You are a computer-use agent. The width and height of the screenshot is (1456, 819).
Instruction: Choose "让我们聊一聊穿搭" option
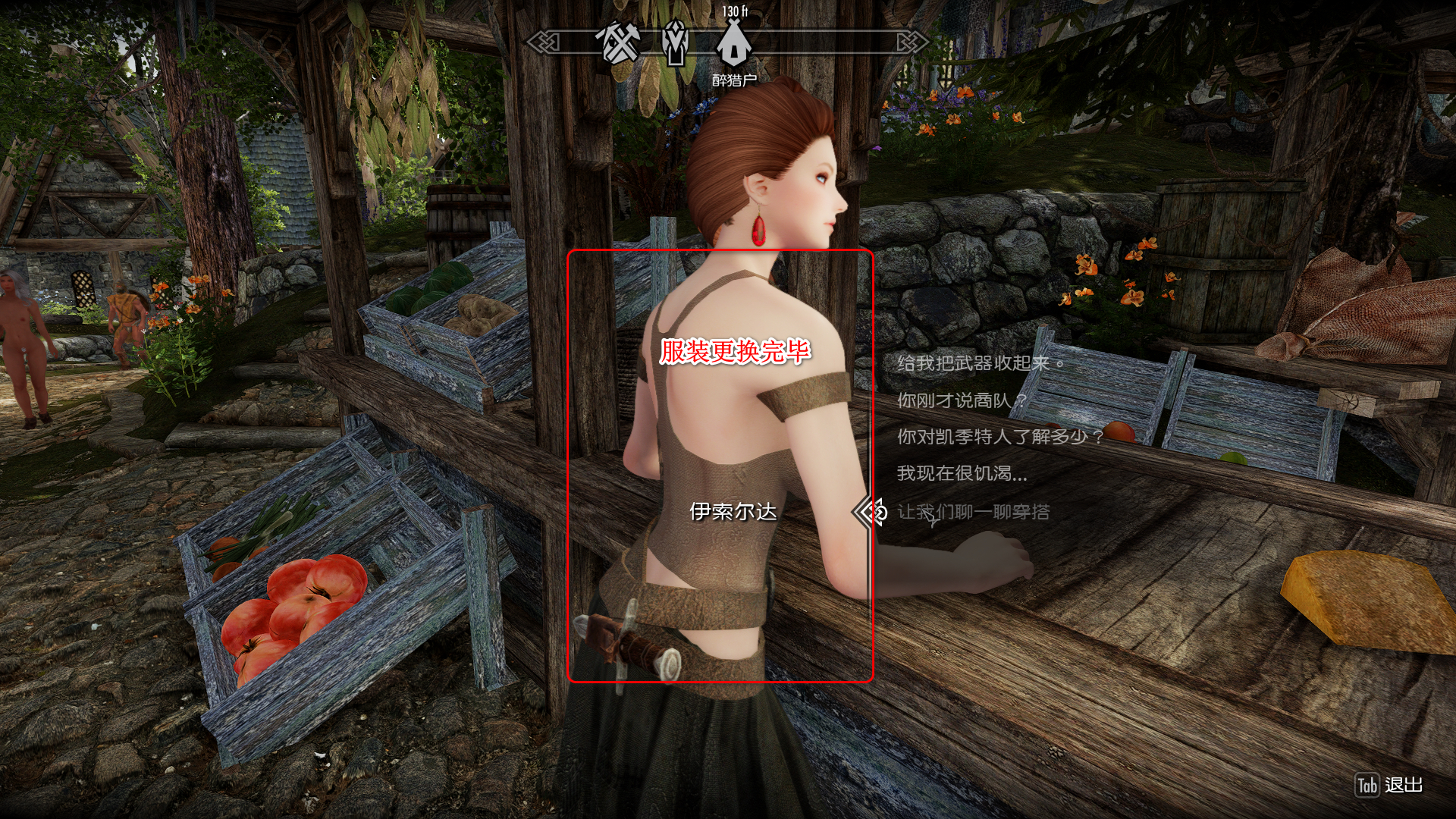tap(974, 513)
